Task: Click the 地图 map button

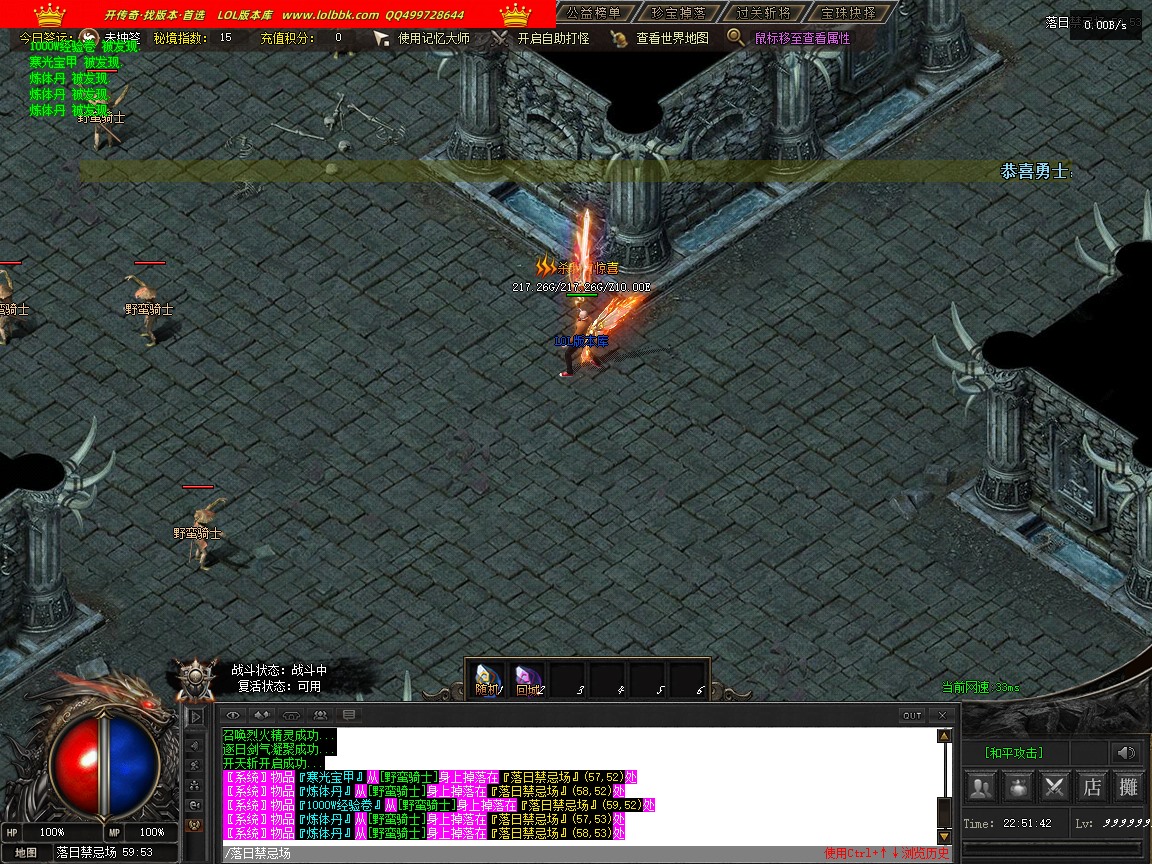Action: 26,853
